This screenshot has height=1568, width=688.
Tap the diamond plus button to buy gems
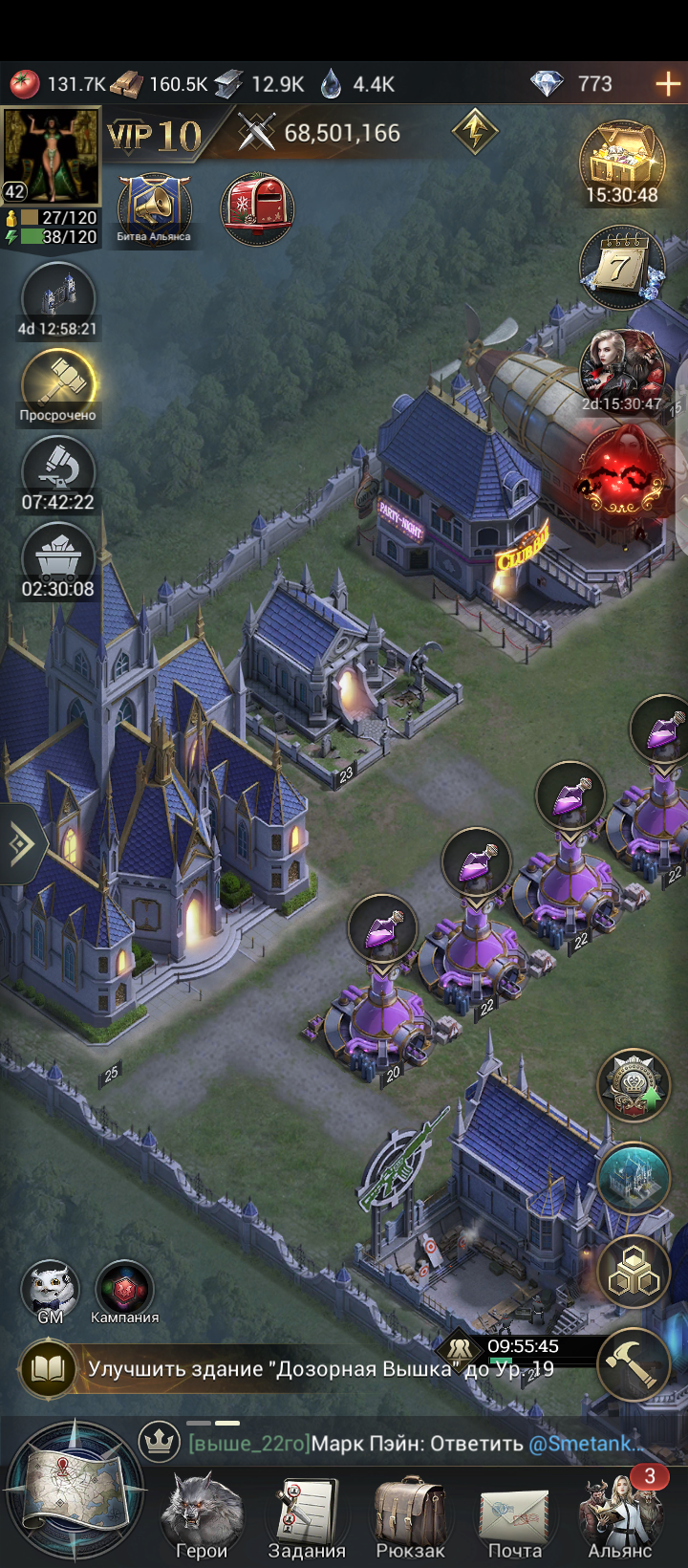pos(668,84)
